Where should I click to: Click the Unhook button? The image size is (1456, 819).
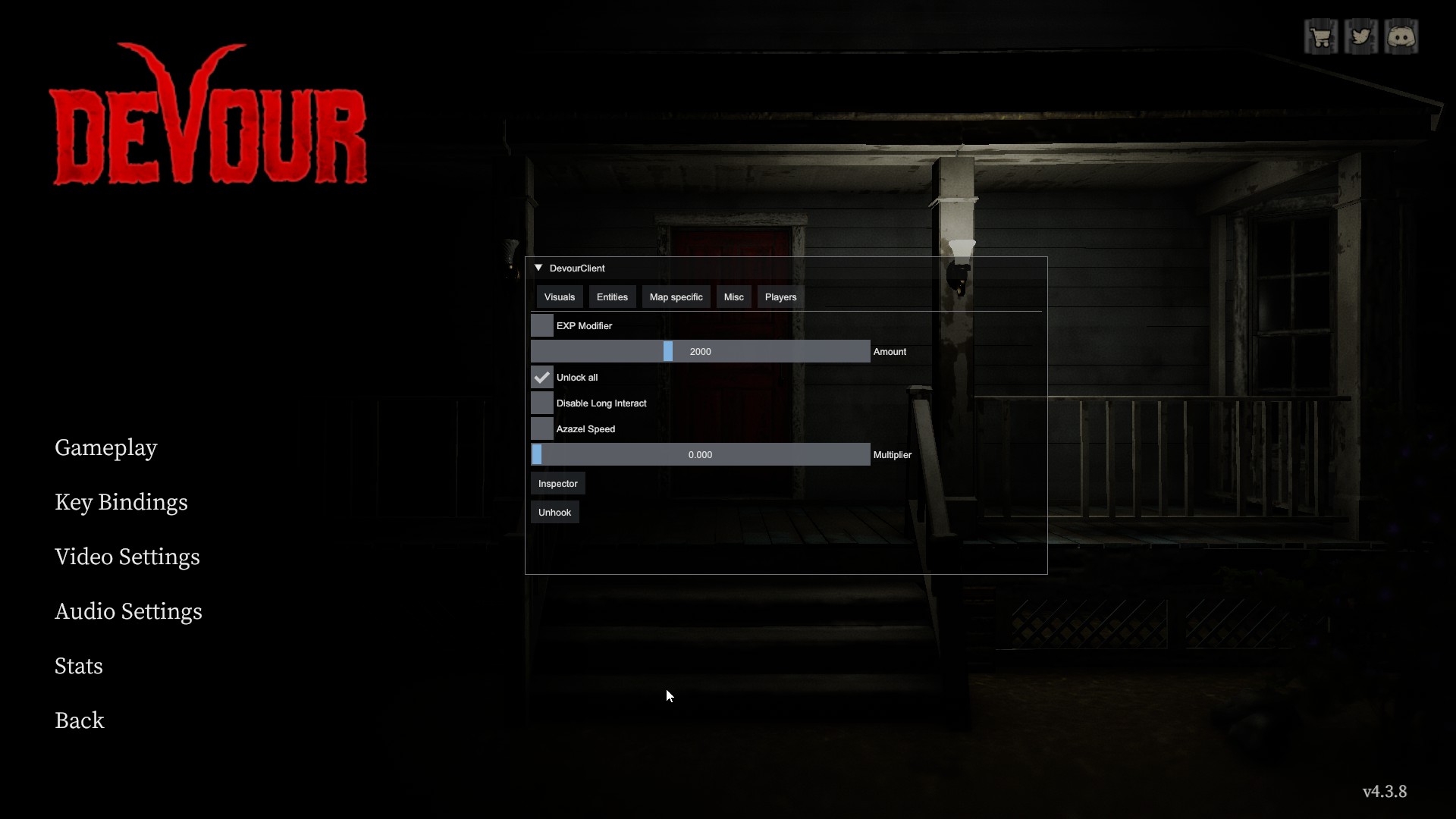(554, 512)
